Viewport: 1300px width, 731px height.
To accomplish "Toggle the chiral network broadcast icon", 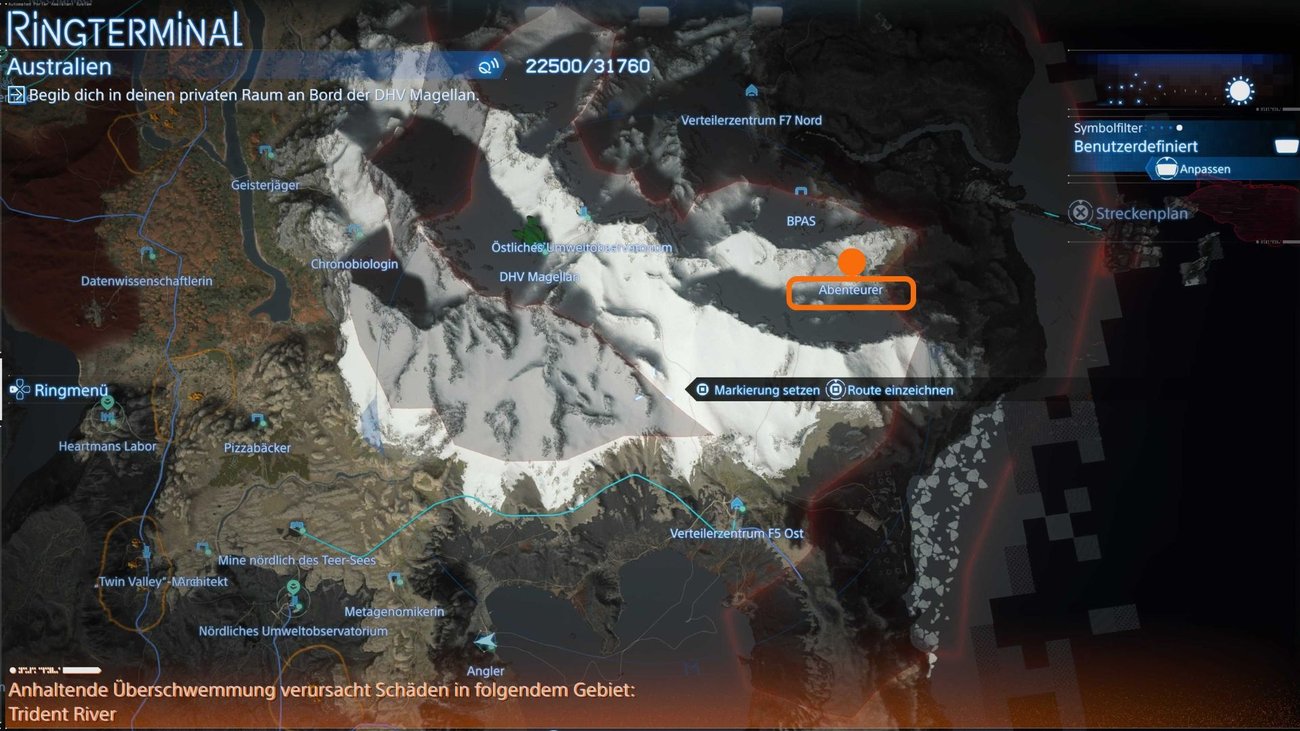I will click(x=489, y=65).
